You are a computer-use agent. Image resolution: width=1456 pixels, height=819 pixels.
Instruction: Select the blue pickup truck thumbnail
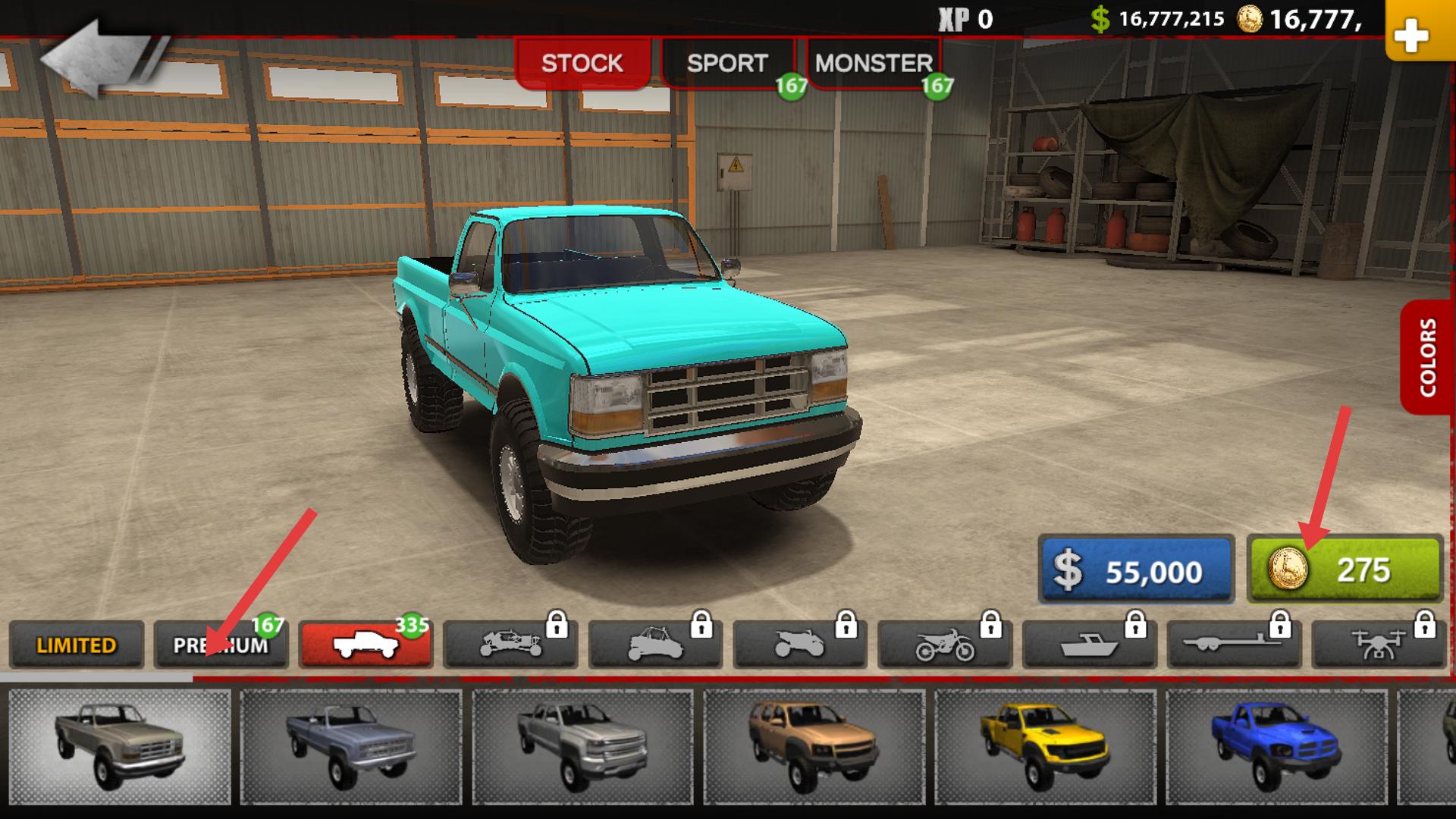[x=1276, y=746]
